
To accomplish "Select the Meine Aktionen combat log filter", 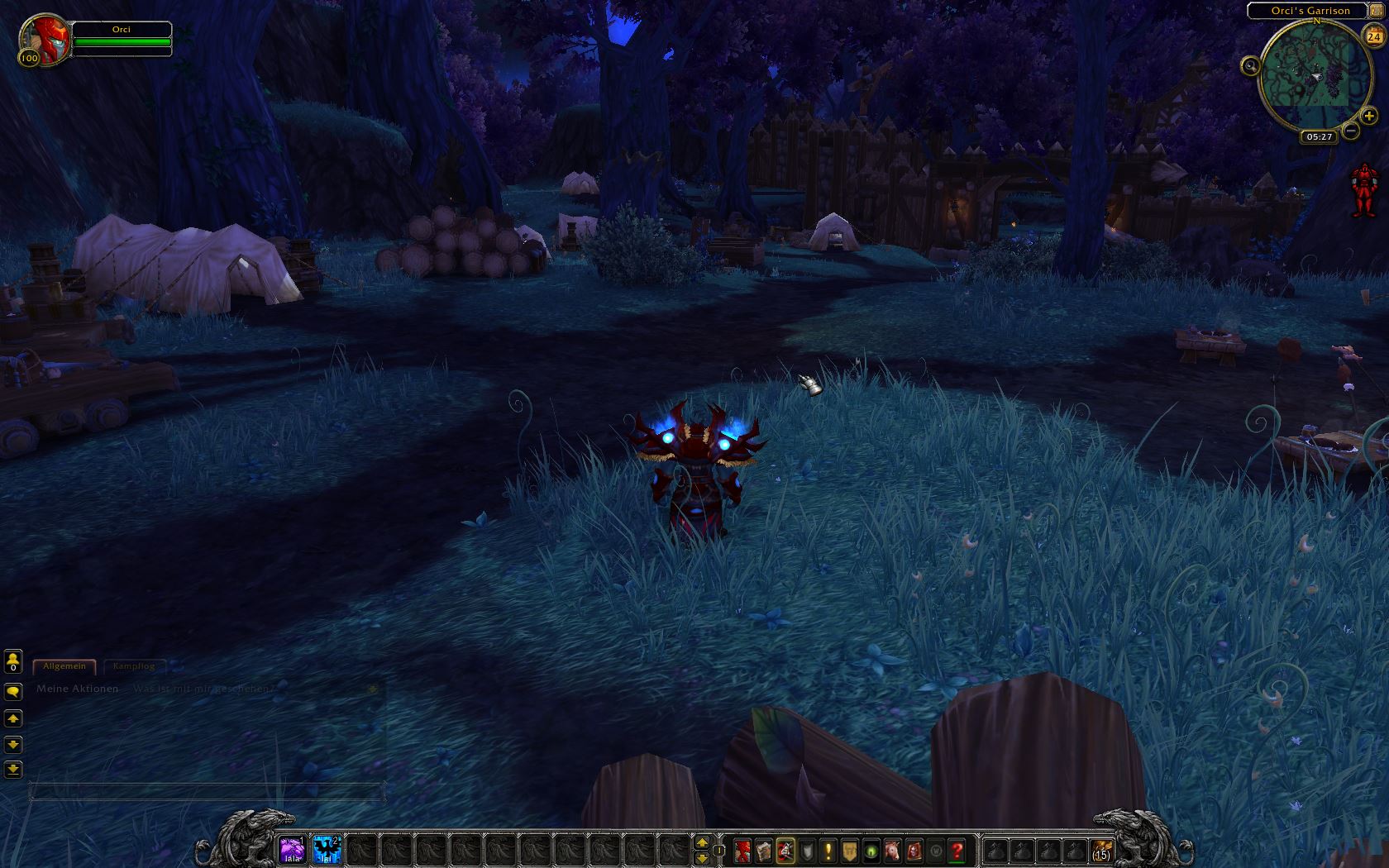I will (77, 689).
